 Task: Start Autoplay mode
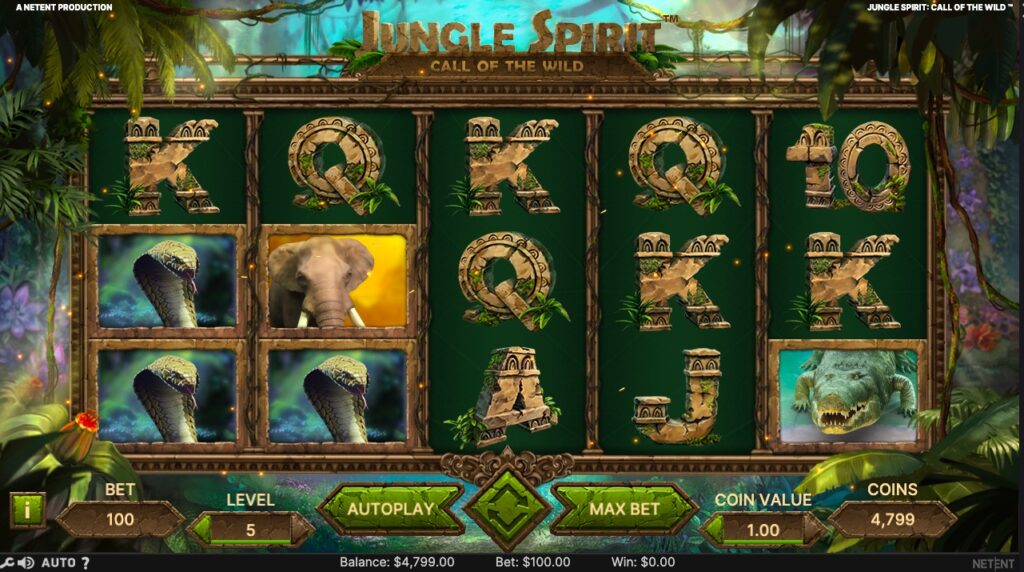click(390, 509)
